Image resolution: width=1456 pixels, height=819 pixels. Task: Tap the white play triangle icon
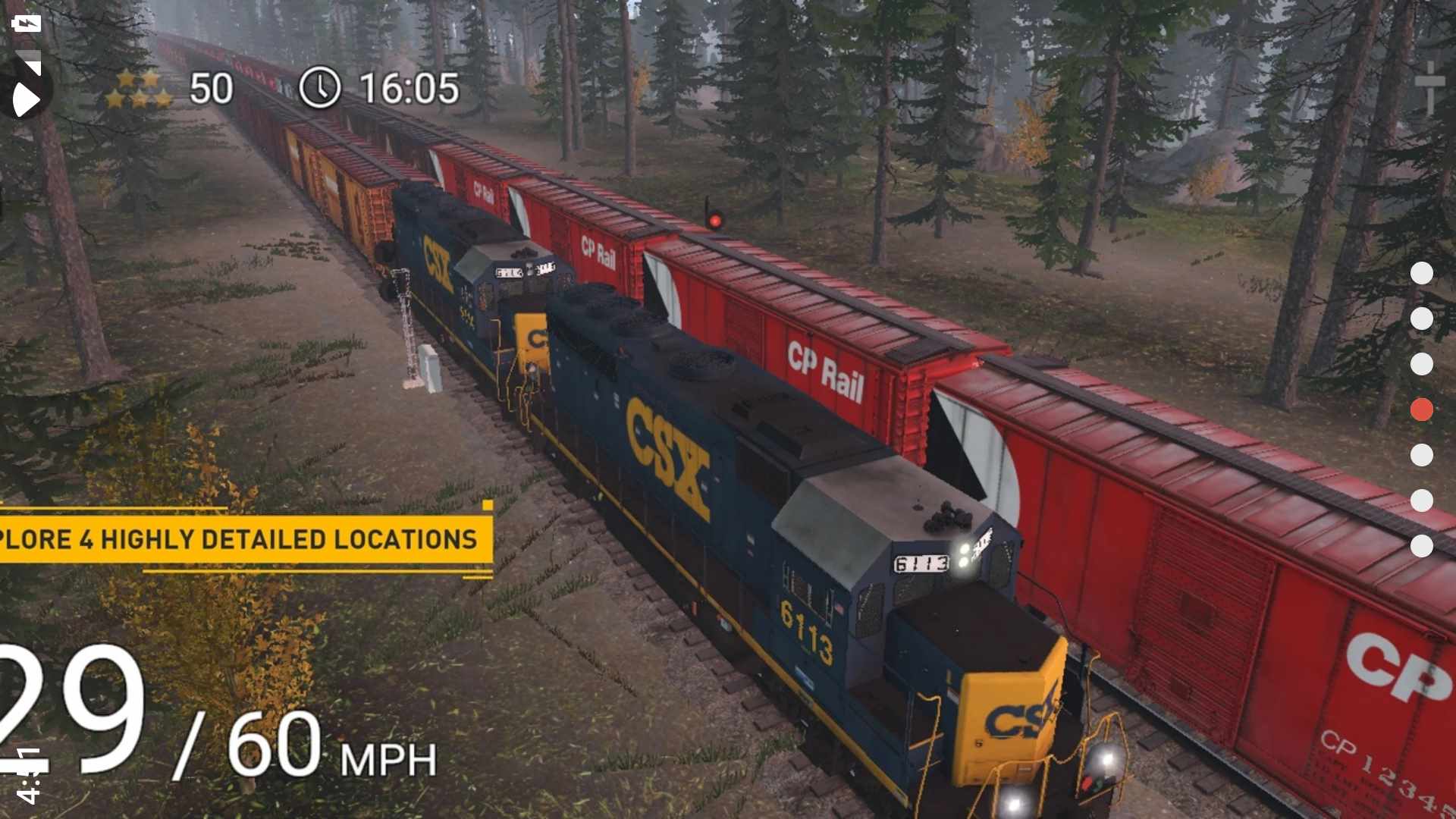25,94
